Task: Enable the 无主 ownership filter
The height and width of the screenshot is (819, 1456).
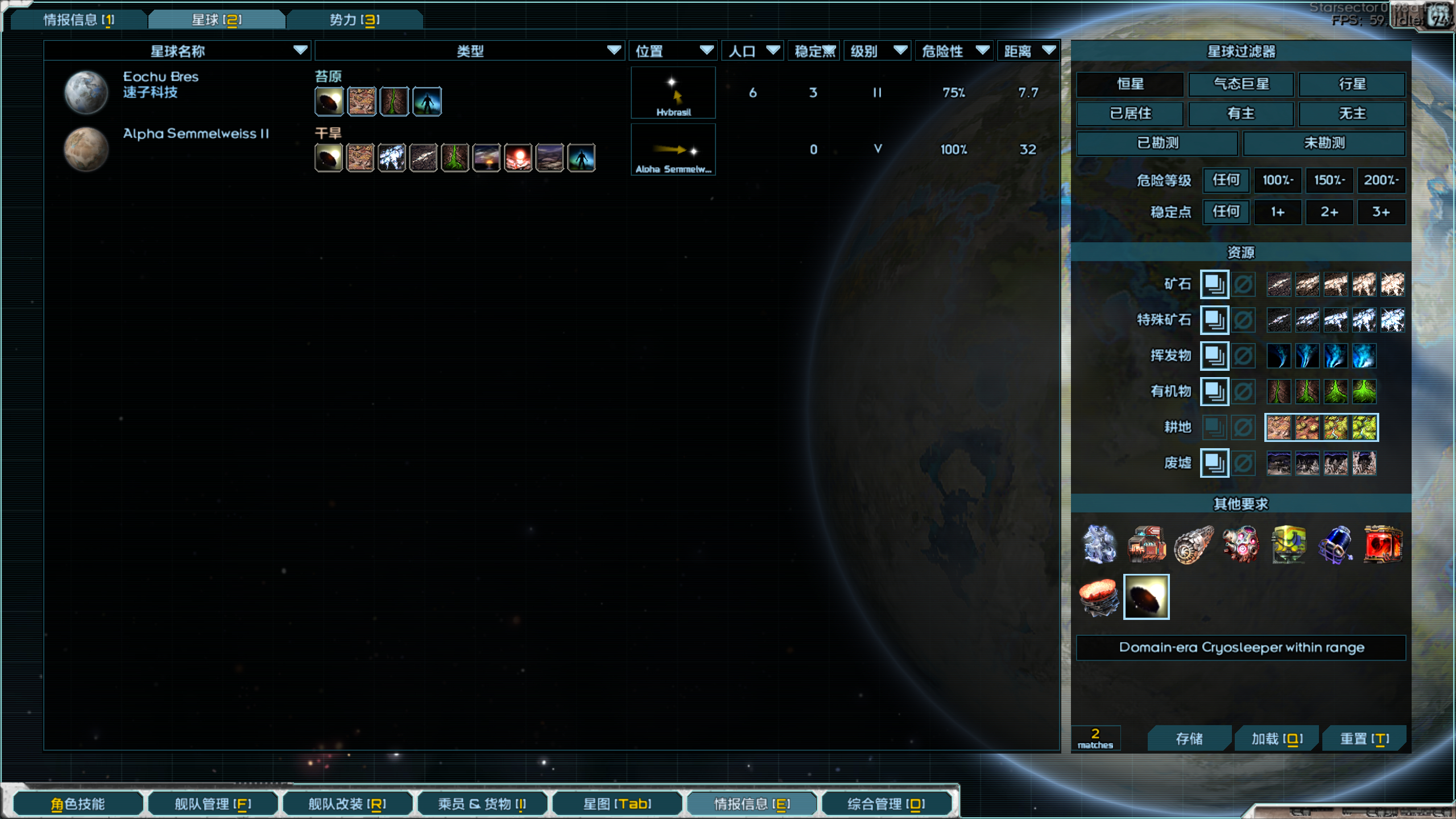Action: pyautogui.click(x=1352, y=114)
